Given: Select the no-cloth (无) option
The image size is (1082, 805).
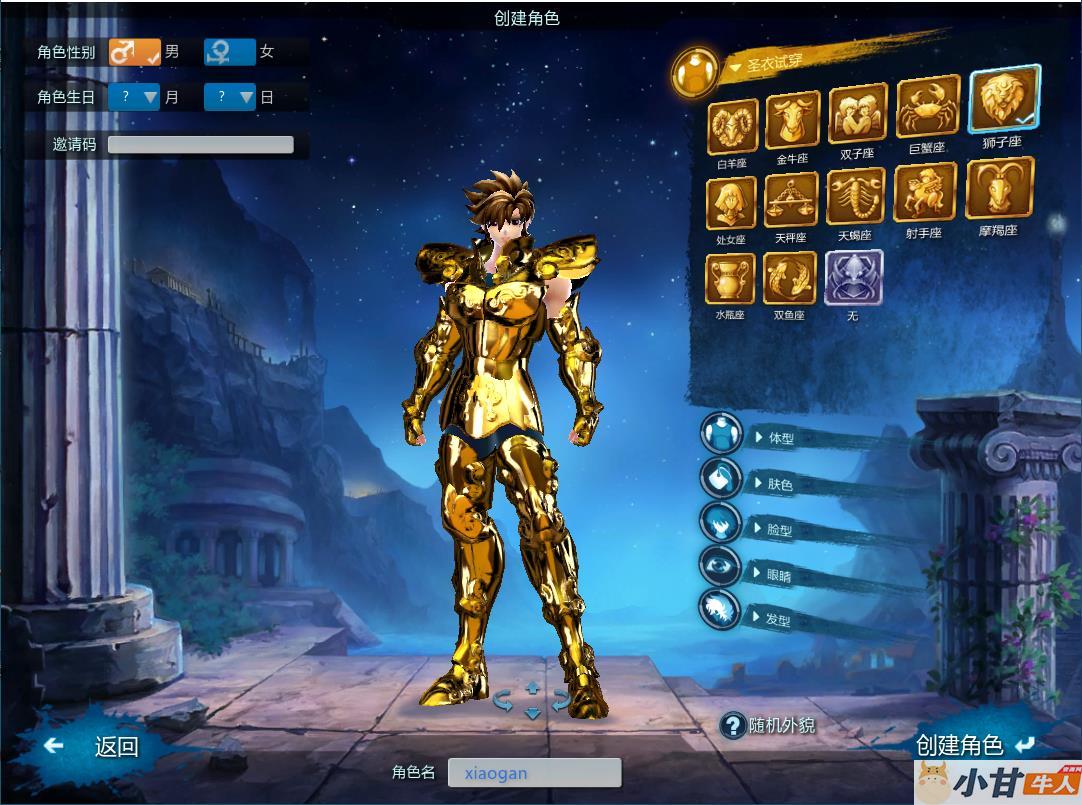Looking at the screenshot, I should tap(853, 278).
